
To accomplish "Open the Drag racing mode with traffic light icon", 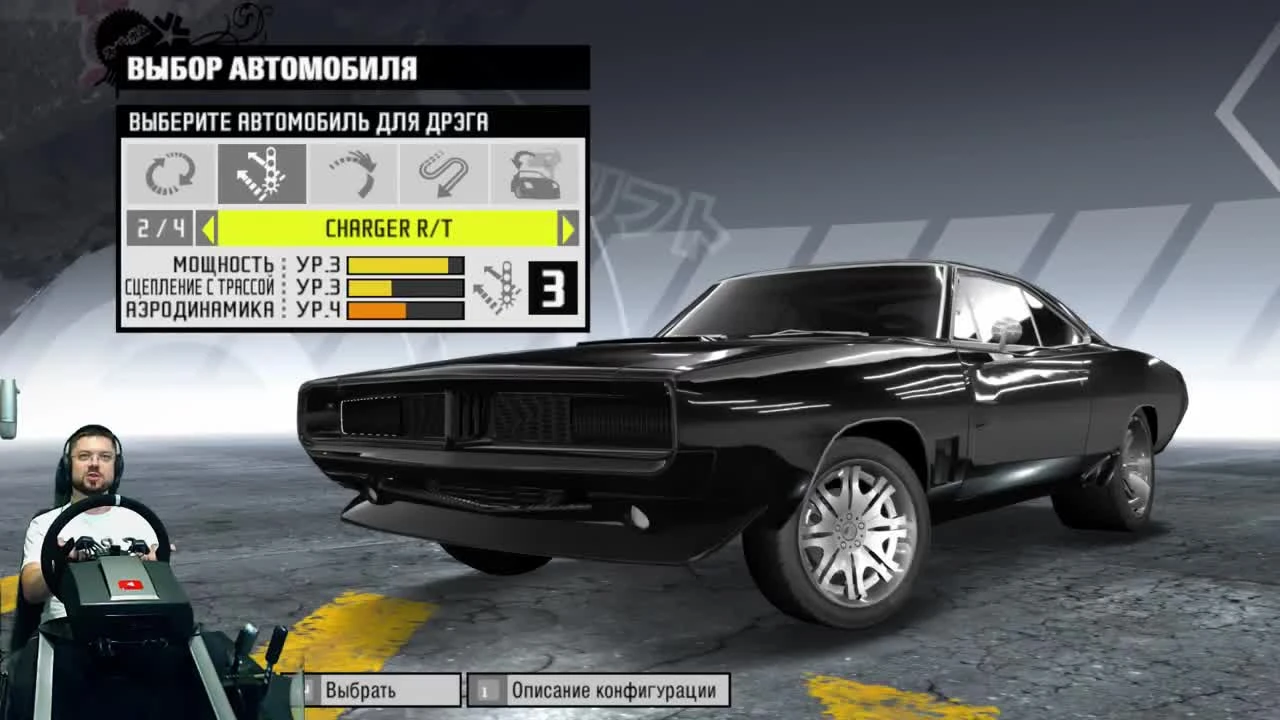I will [x=261, y=172].
